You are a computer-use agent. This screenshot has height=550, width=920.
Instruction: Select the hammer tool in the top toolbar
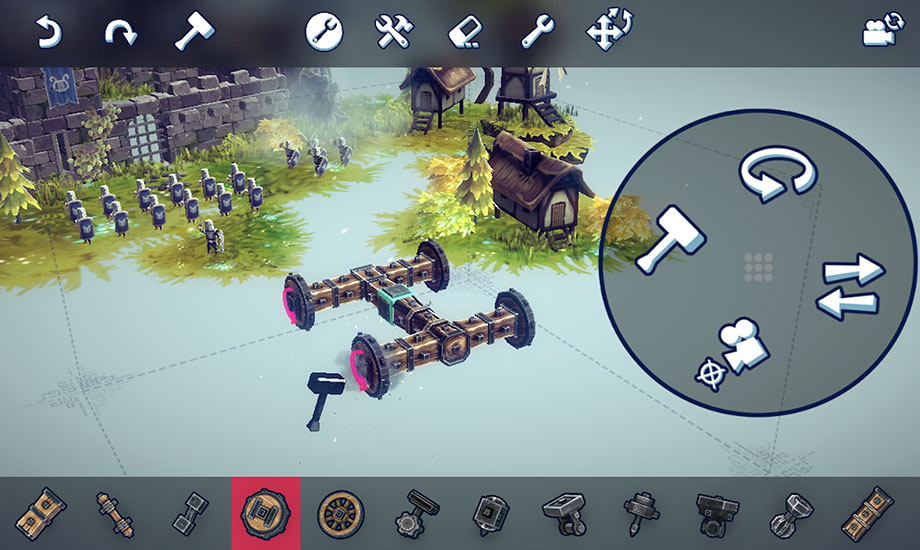click(x=194, y=32)
